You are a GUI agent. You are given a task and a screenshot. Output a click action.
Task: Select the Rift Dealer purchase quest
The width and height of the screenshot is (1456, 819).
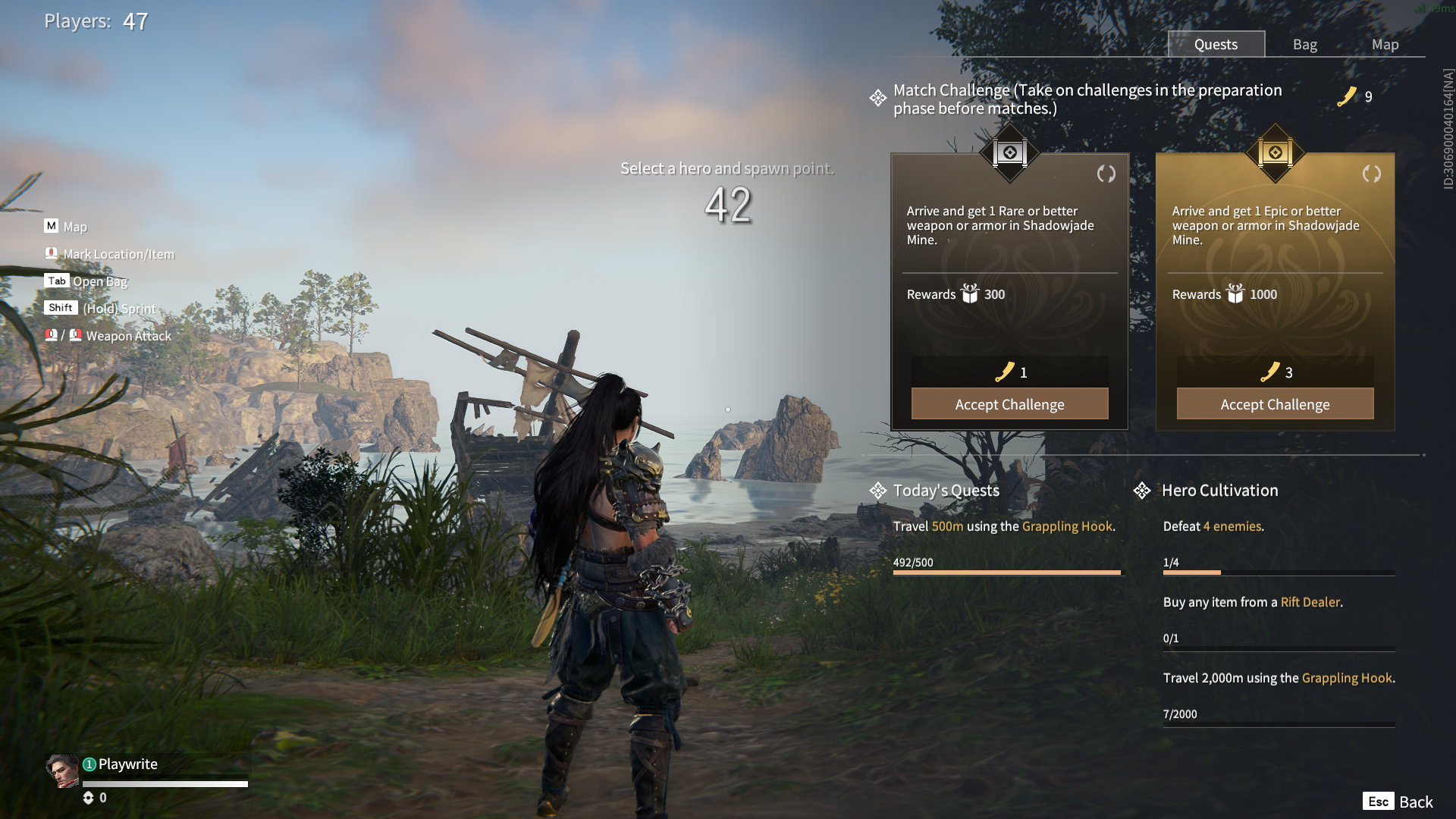pos(1253,602)
